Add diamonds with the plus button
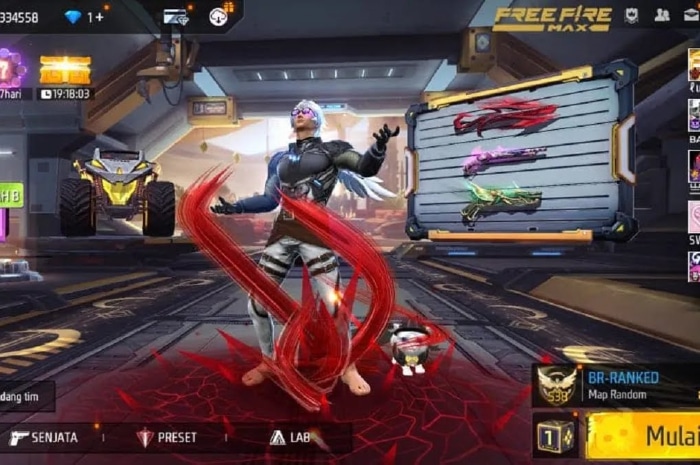 (x=95, y=17)
